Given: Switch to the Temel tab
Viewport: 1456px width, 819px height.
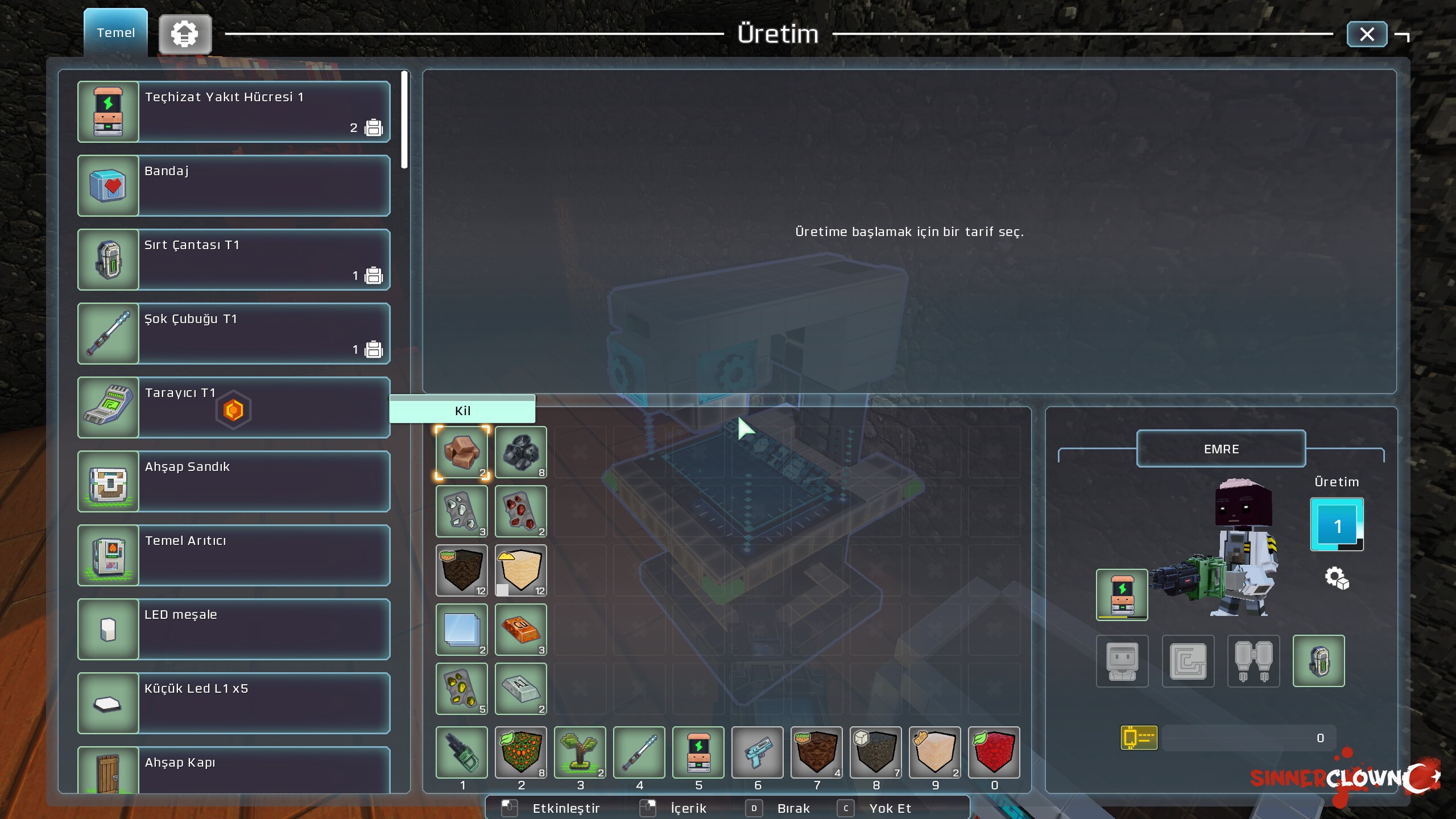Looking at the screenshot, I should click(116, 33).
